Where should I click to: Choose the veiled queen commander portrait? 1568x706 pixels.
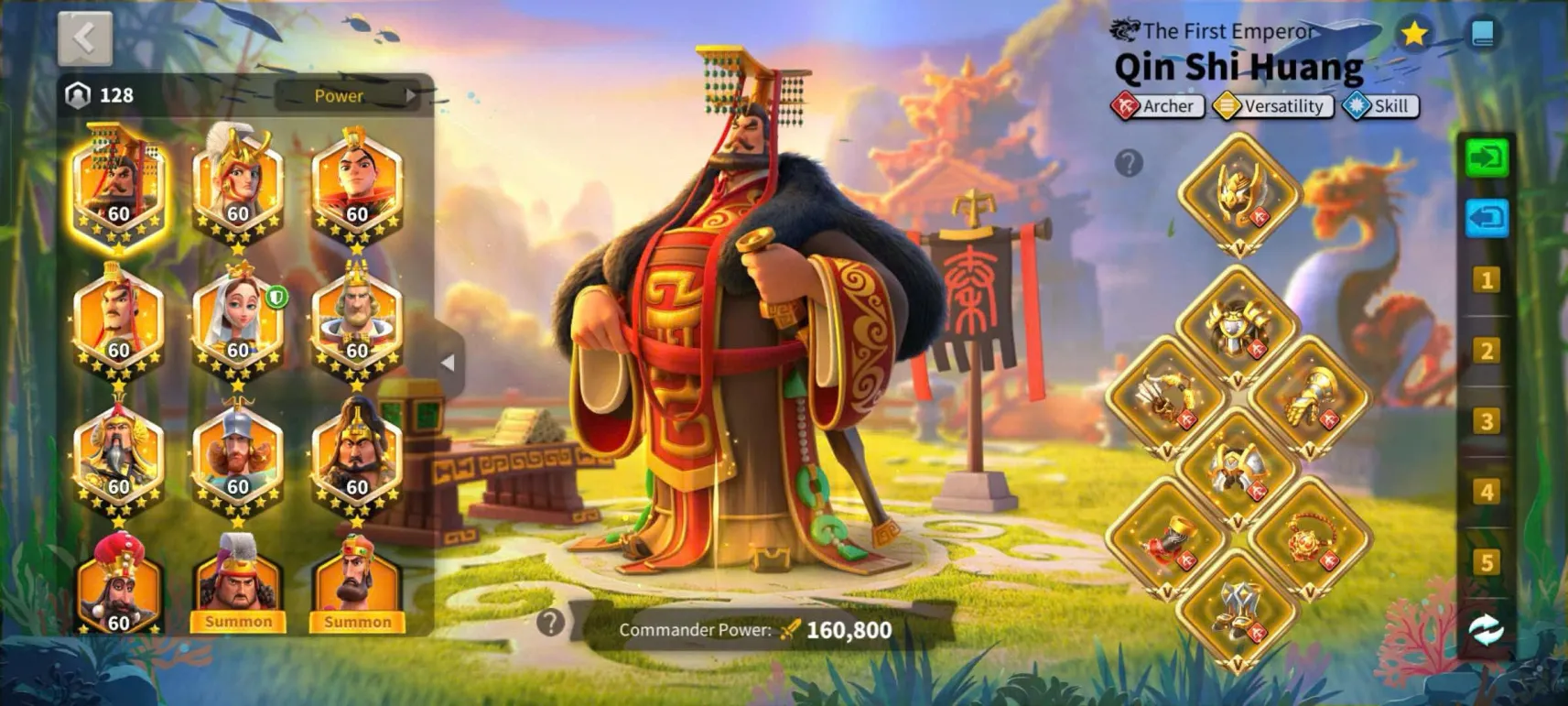pos(238,320)
